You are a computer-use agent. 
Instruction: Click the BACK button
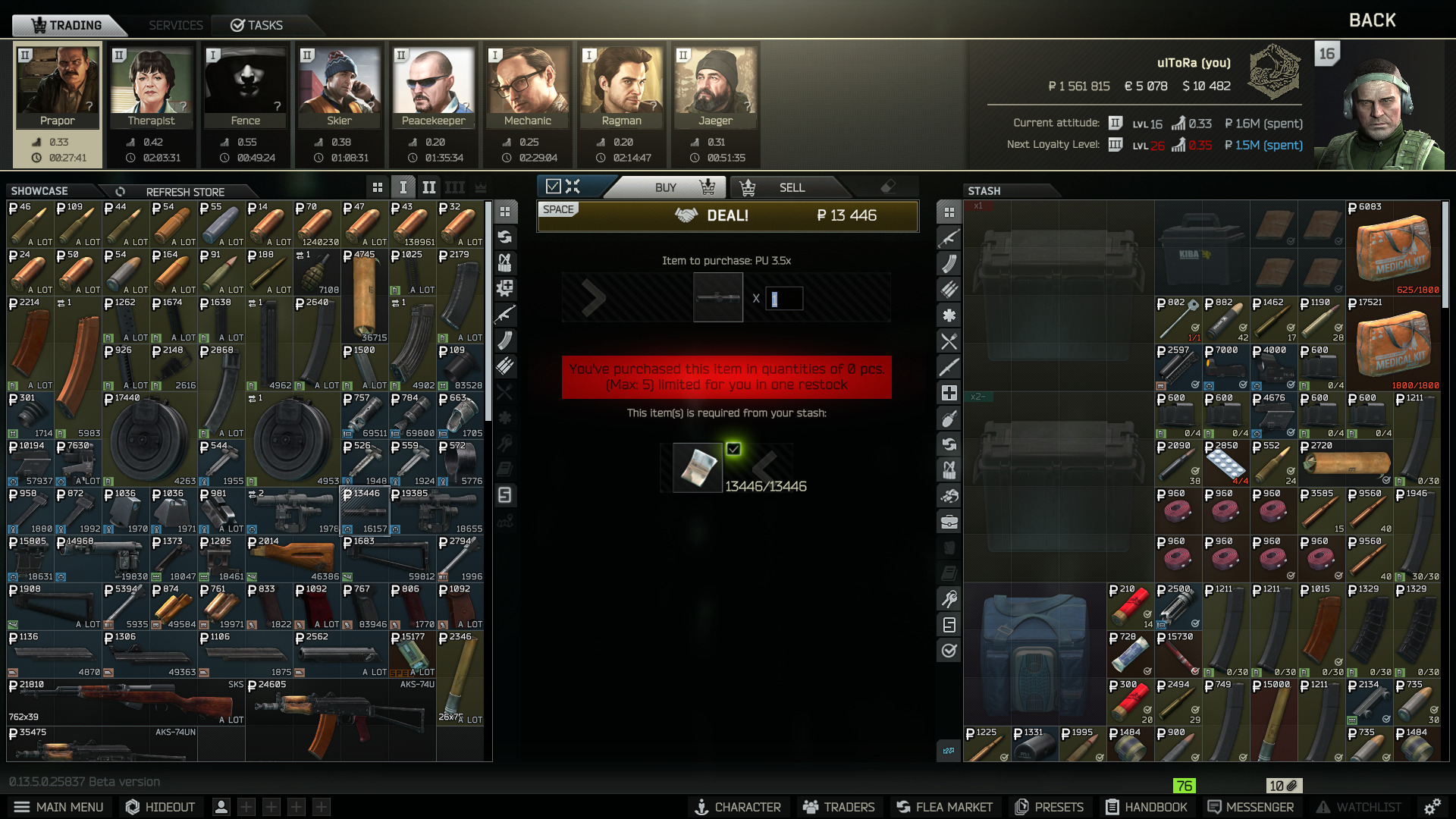(x=1372, y=20)
